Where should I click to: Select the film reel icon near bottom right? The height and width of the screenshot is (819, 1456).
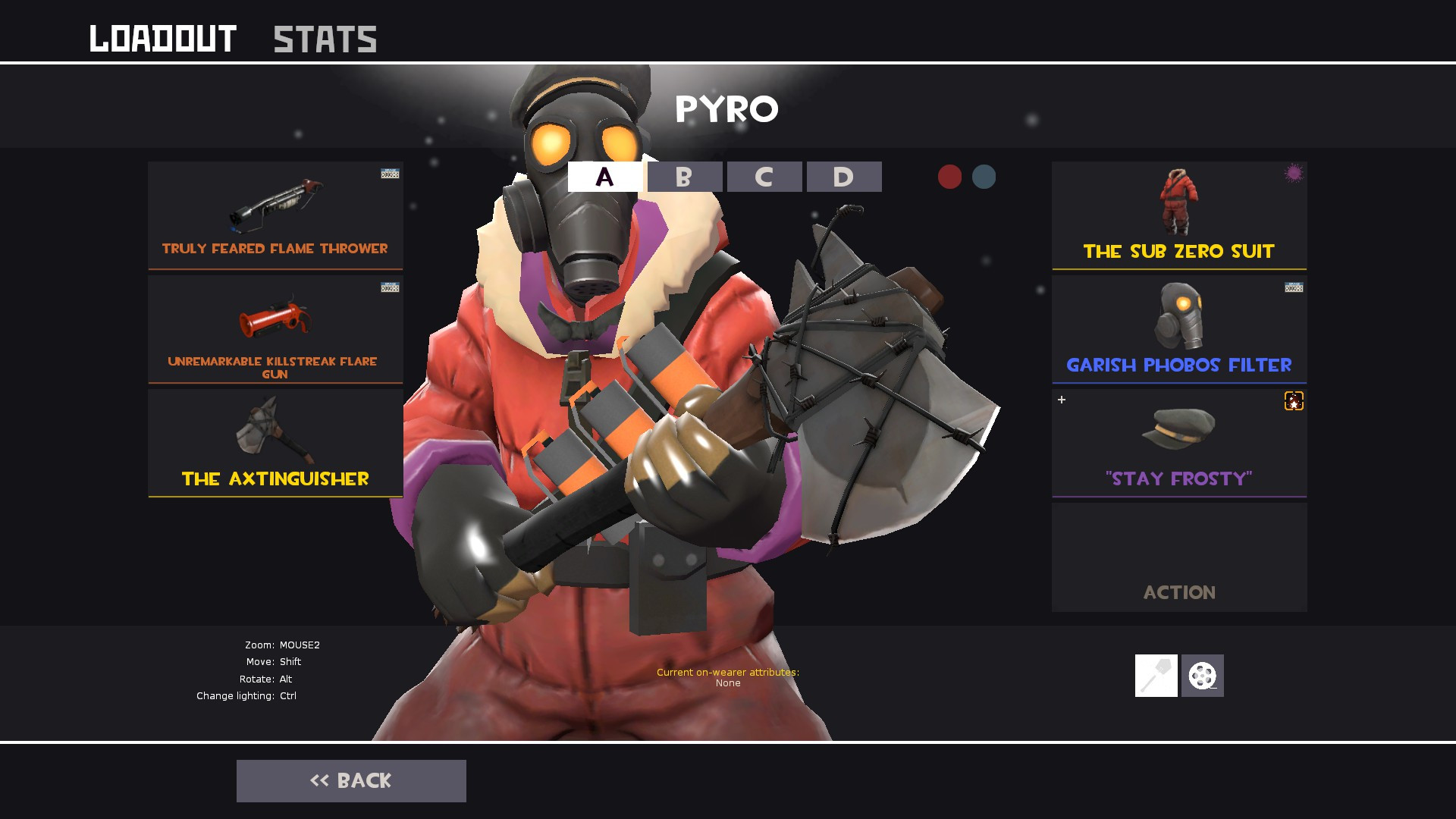point(1204,675)
